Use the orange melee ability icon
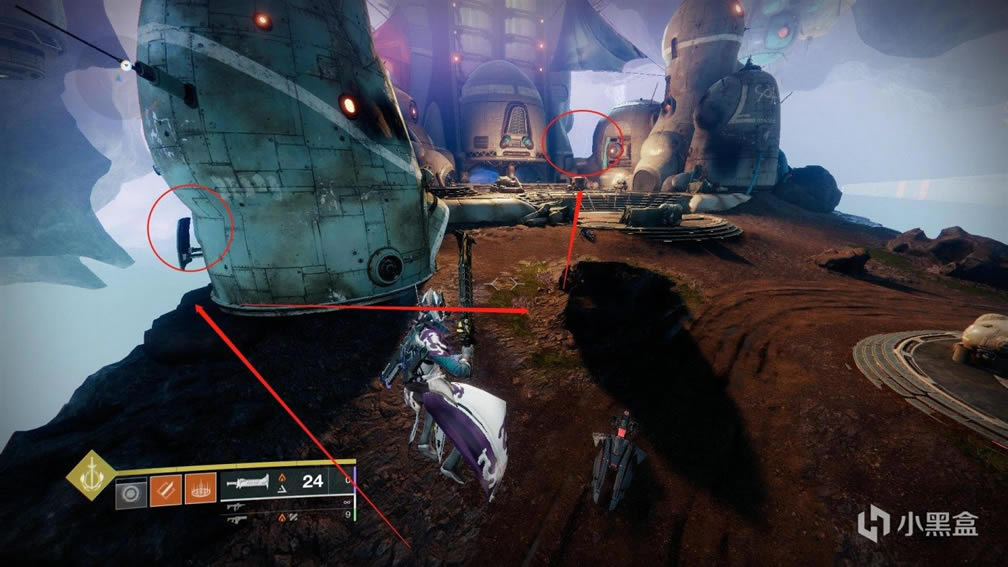1008x567 pixels. coord(165,492)
